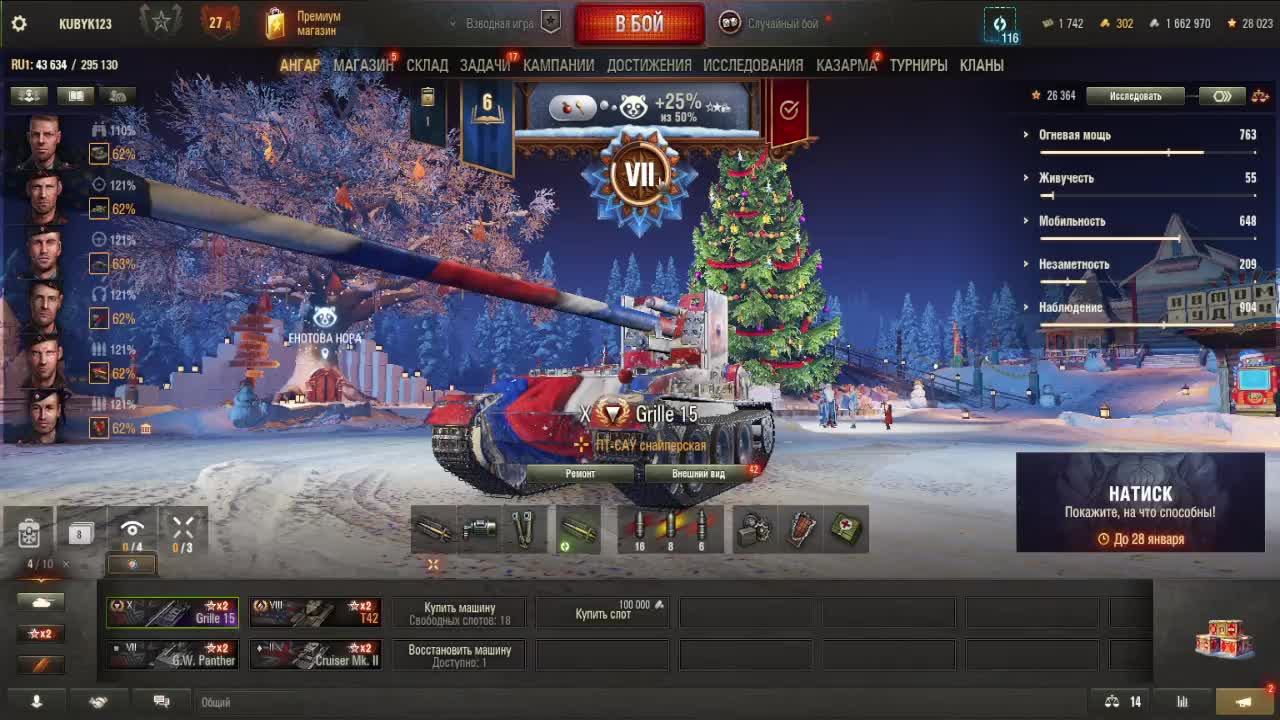Open the КЛАНЫ clans tab
This screenshot has height=720, width=1280.
981,65
